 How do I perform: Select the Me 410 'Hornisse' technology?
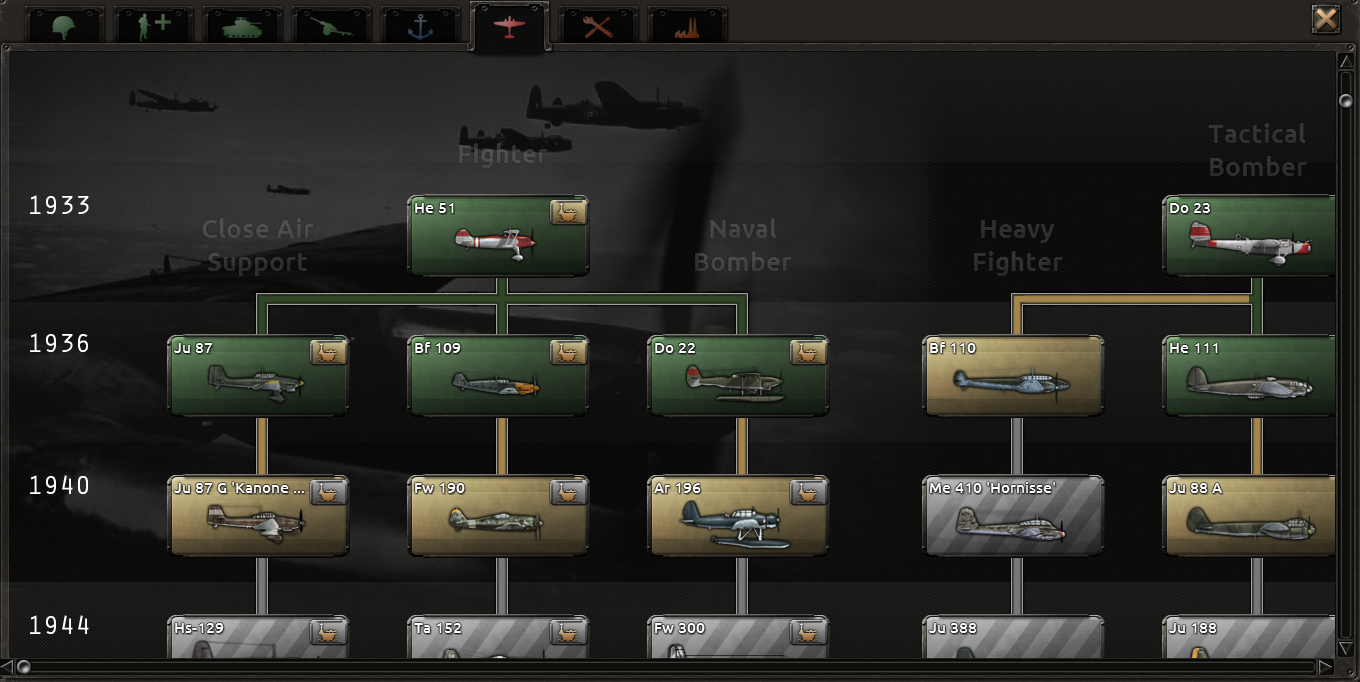coord(1012,516)
